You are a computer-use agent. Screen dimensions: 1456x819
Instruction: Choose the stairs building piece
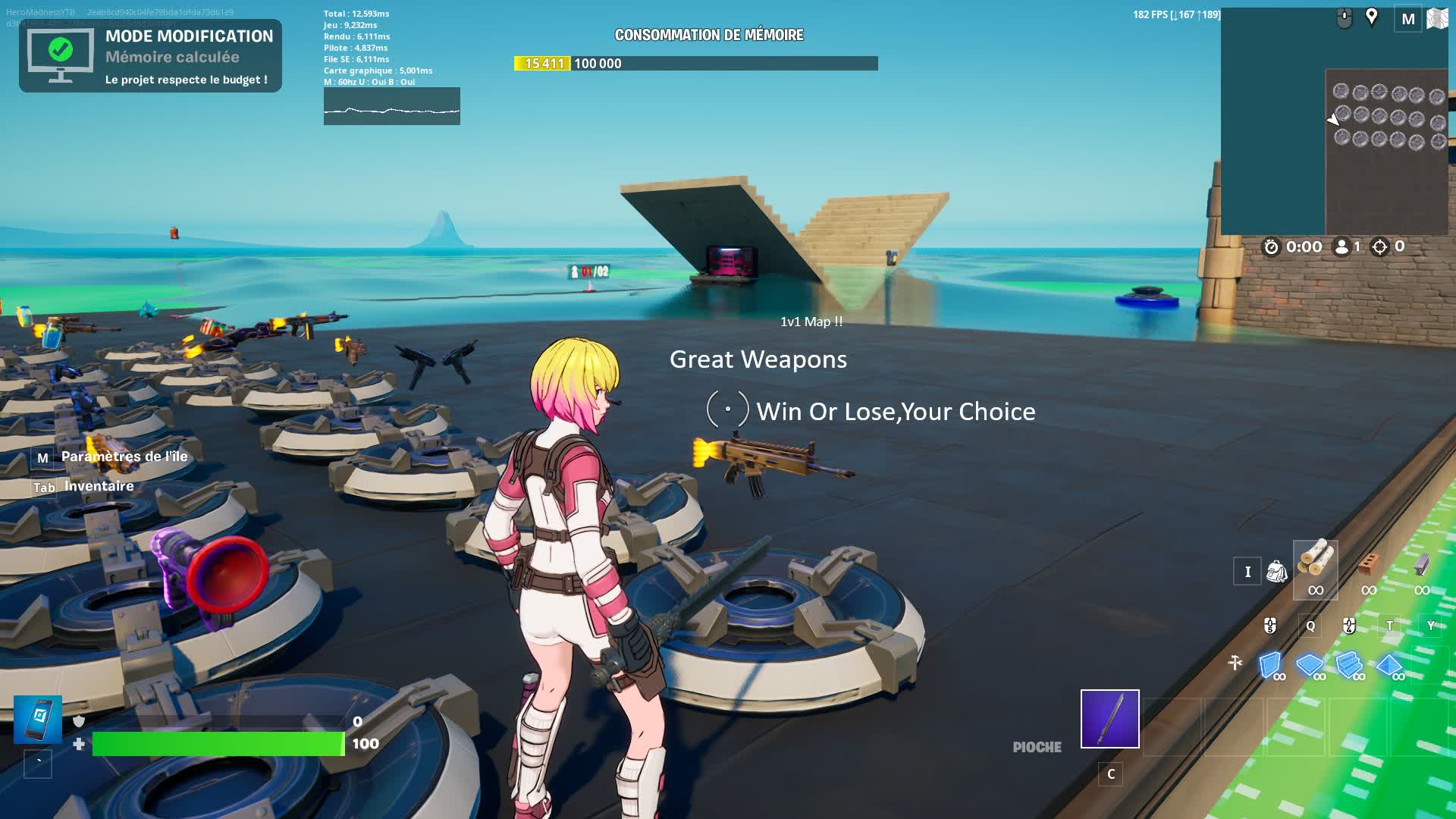(1350, 665)
